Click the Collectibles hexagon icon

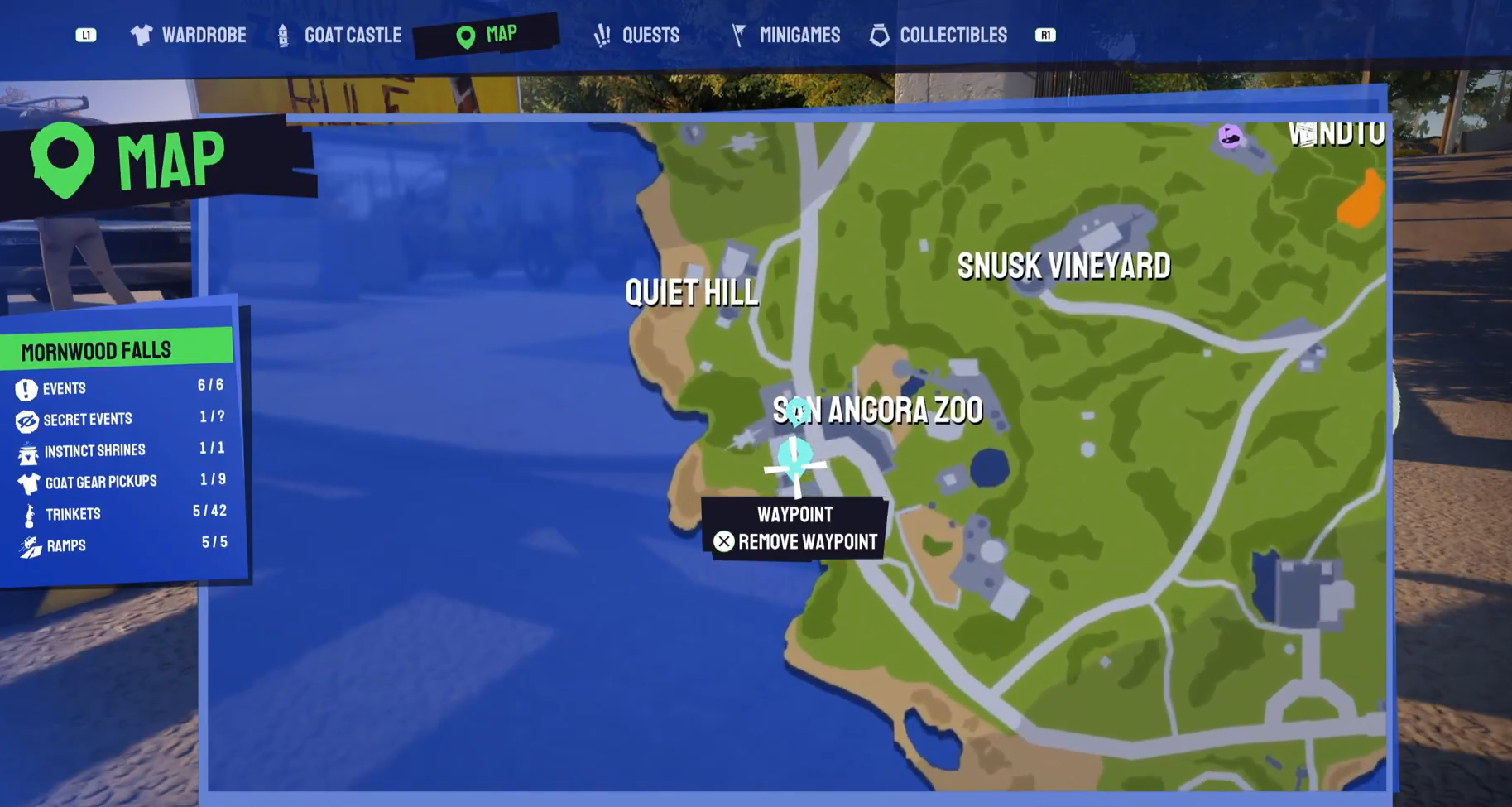pyautogui.click(x=879, y=35)
